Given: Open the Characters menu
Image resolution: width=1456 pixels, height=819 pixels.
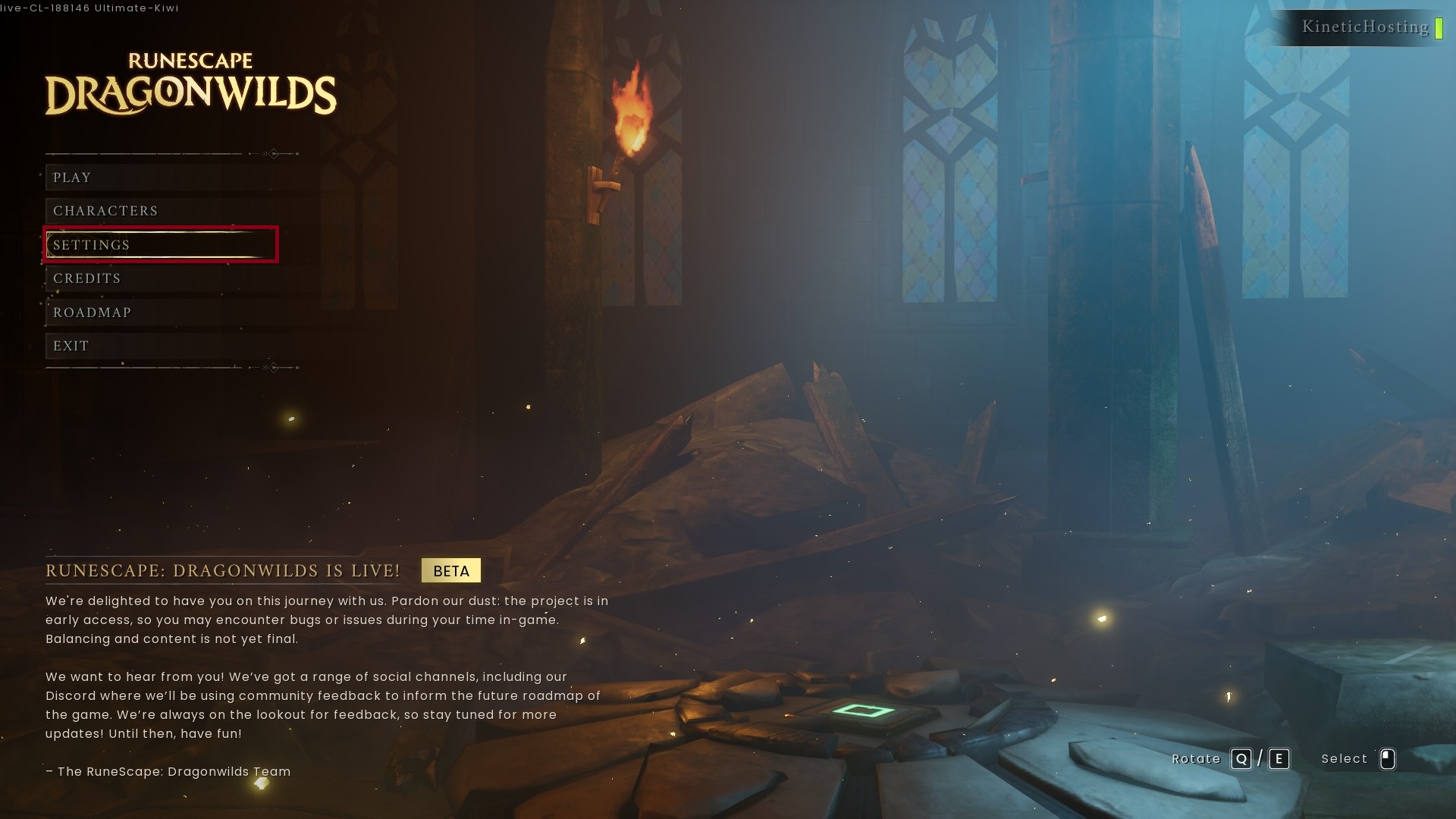Looking at the screenshot, I should point(105,211).
